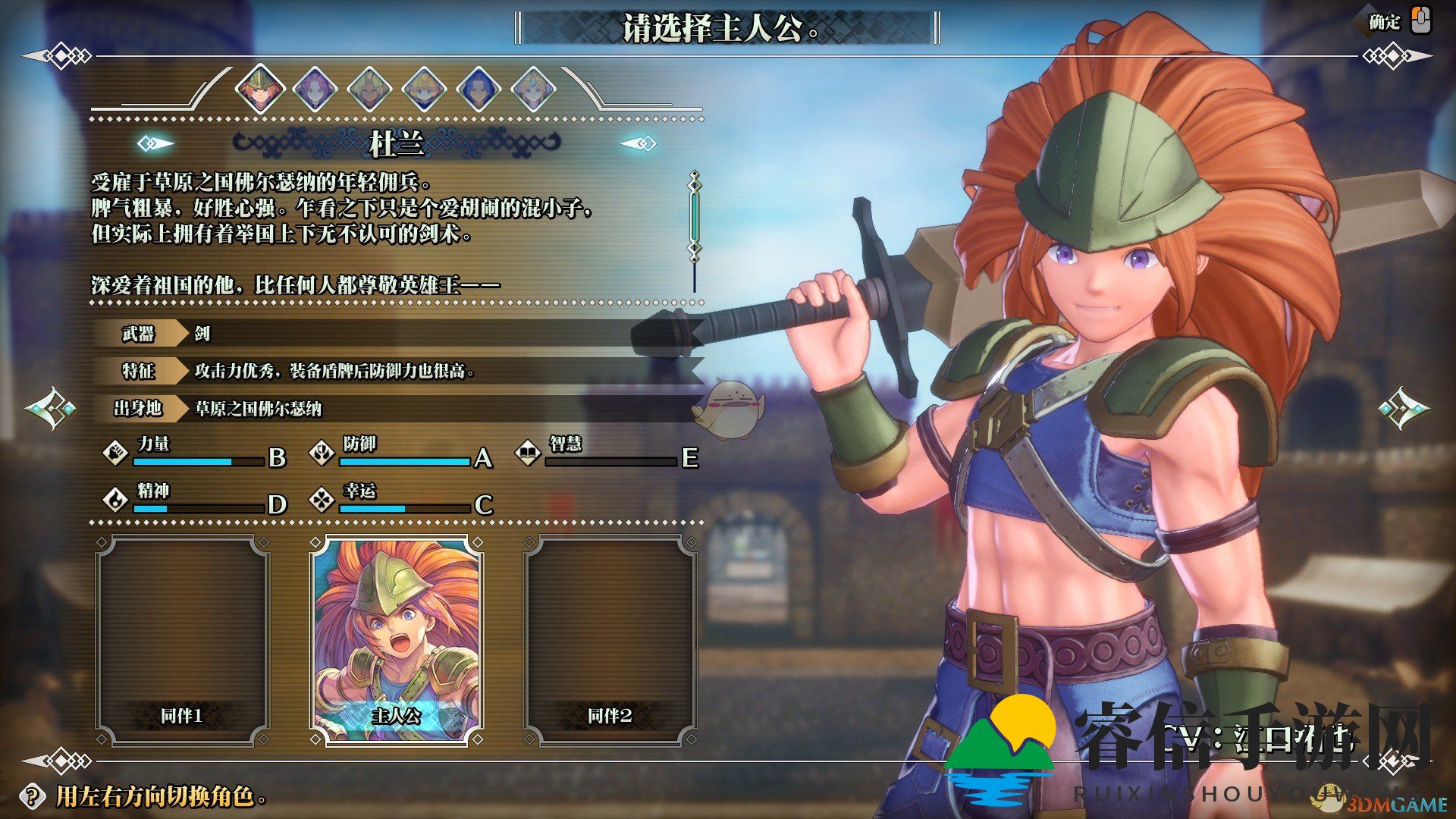This screenshot has height=819, width=1456.
Task: Select Duran's orange-haired helmet portrait
Action: point(259,89)
